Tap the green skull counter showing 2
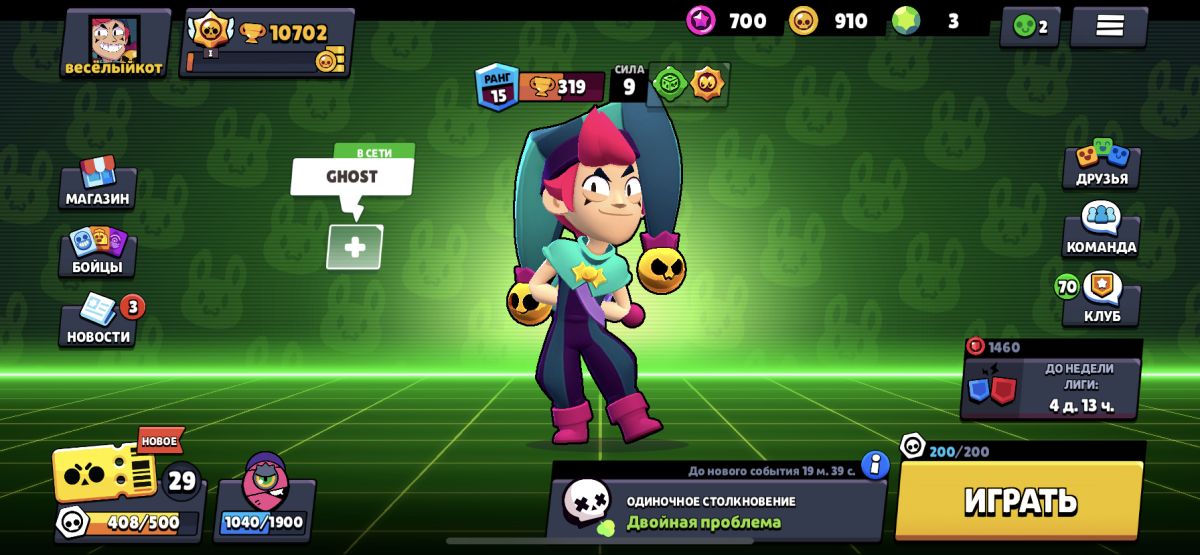 coord(1029,27)
